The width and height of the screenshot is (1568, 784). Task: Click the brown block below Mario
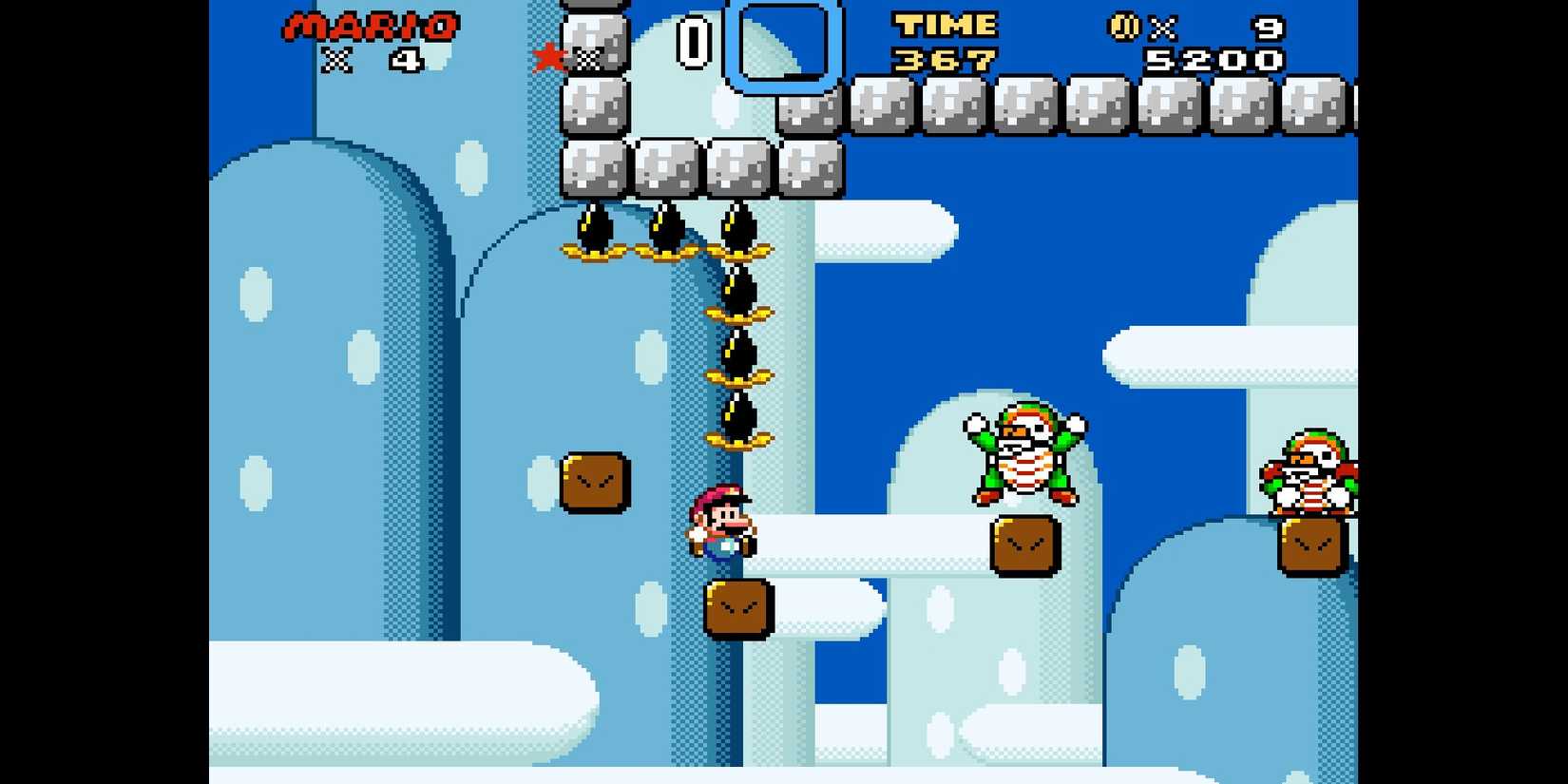coord(736,606)
